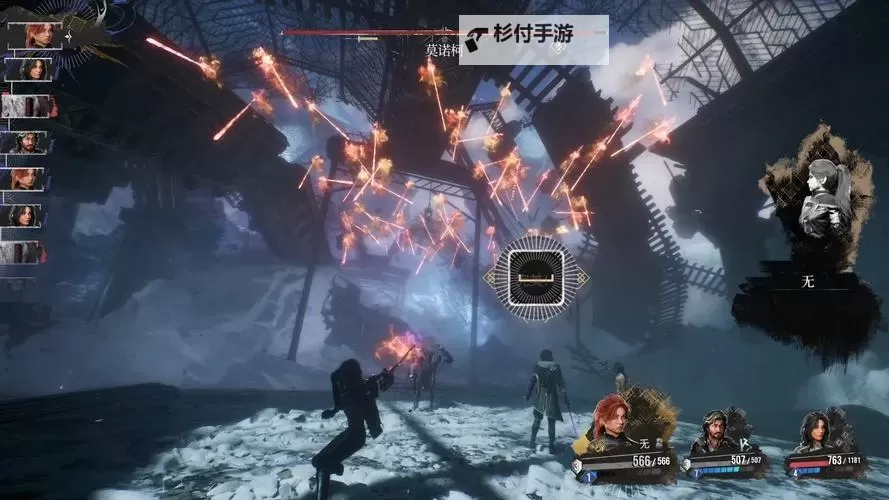Select the red-haired woman's party portrait with 566 HP

tap(613, 423)
